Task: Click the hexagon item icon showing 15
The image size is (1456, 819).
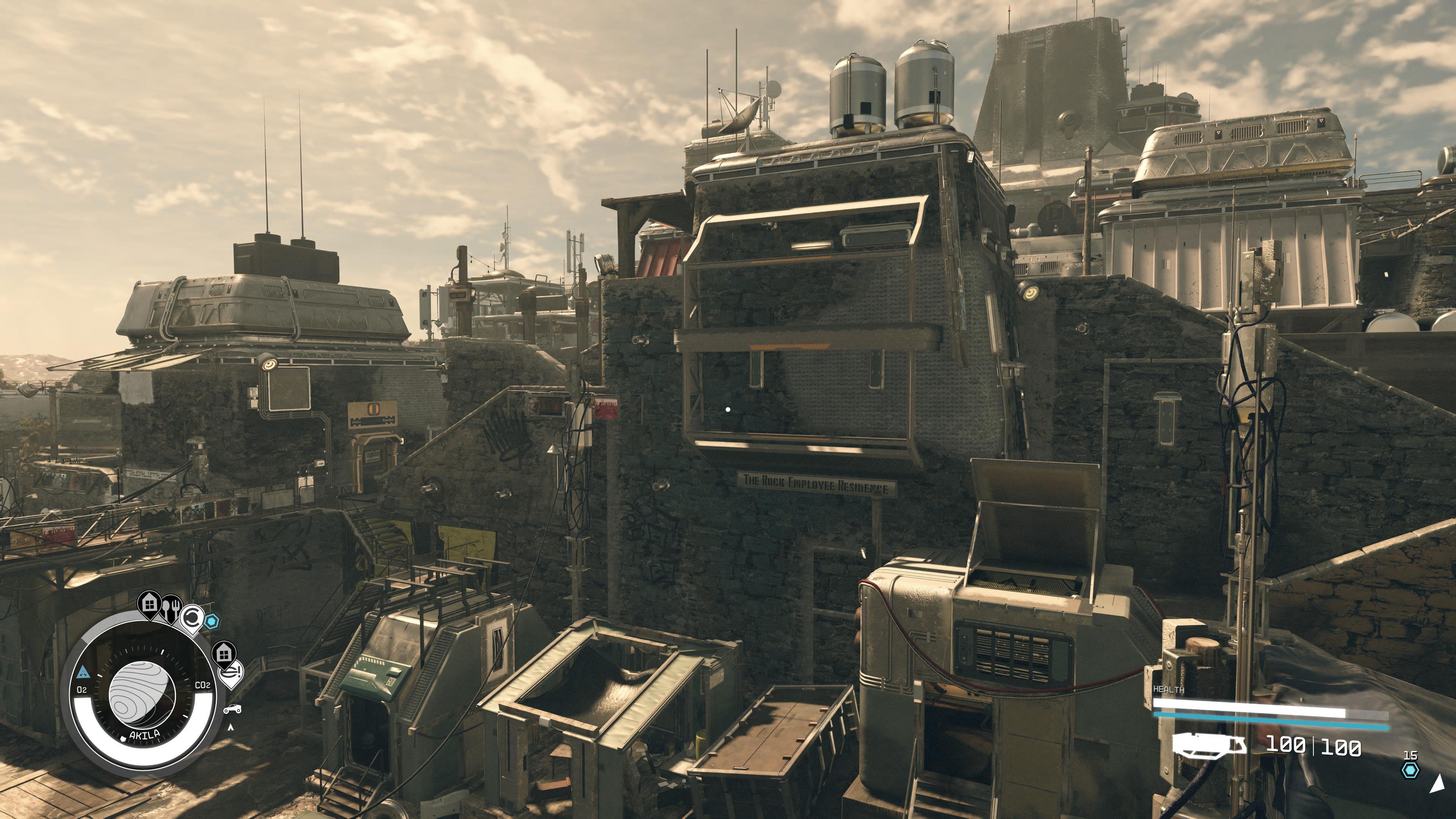Action: 1411,770
